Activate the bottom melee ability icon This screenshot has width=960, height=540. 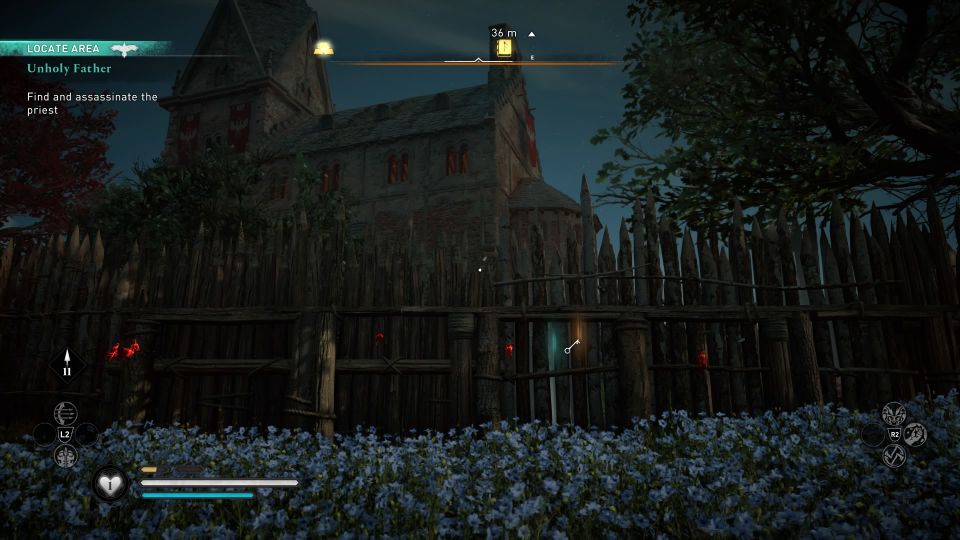click(894, 456)
